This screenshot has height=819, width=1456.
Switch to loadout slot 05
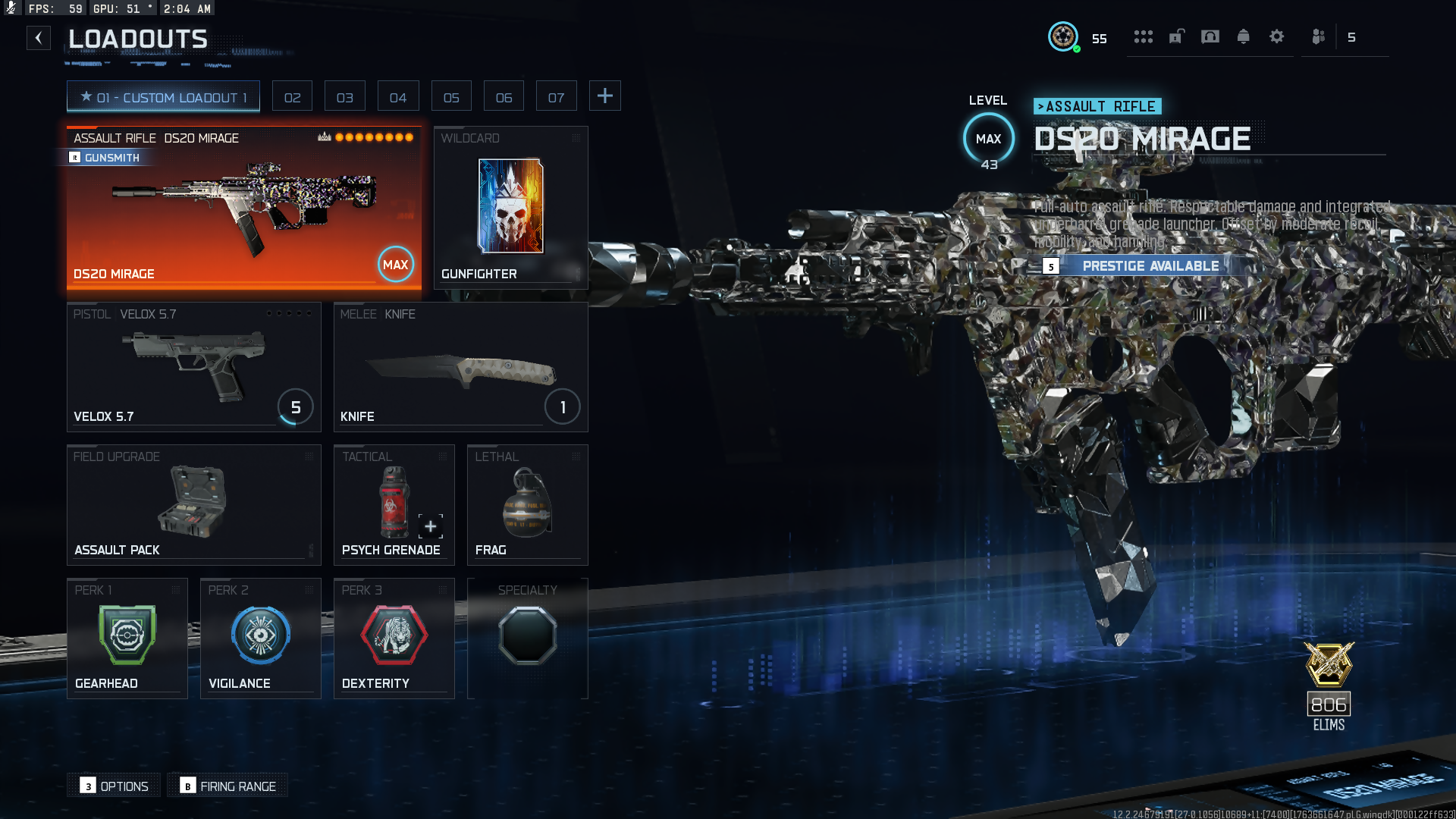pyautogui.click(x=451, y=97)
